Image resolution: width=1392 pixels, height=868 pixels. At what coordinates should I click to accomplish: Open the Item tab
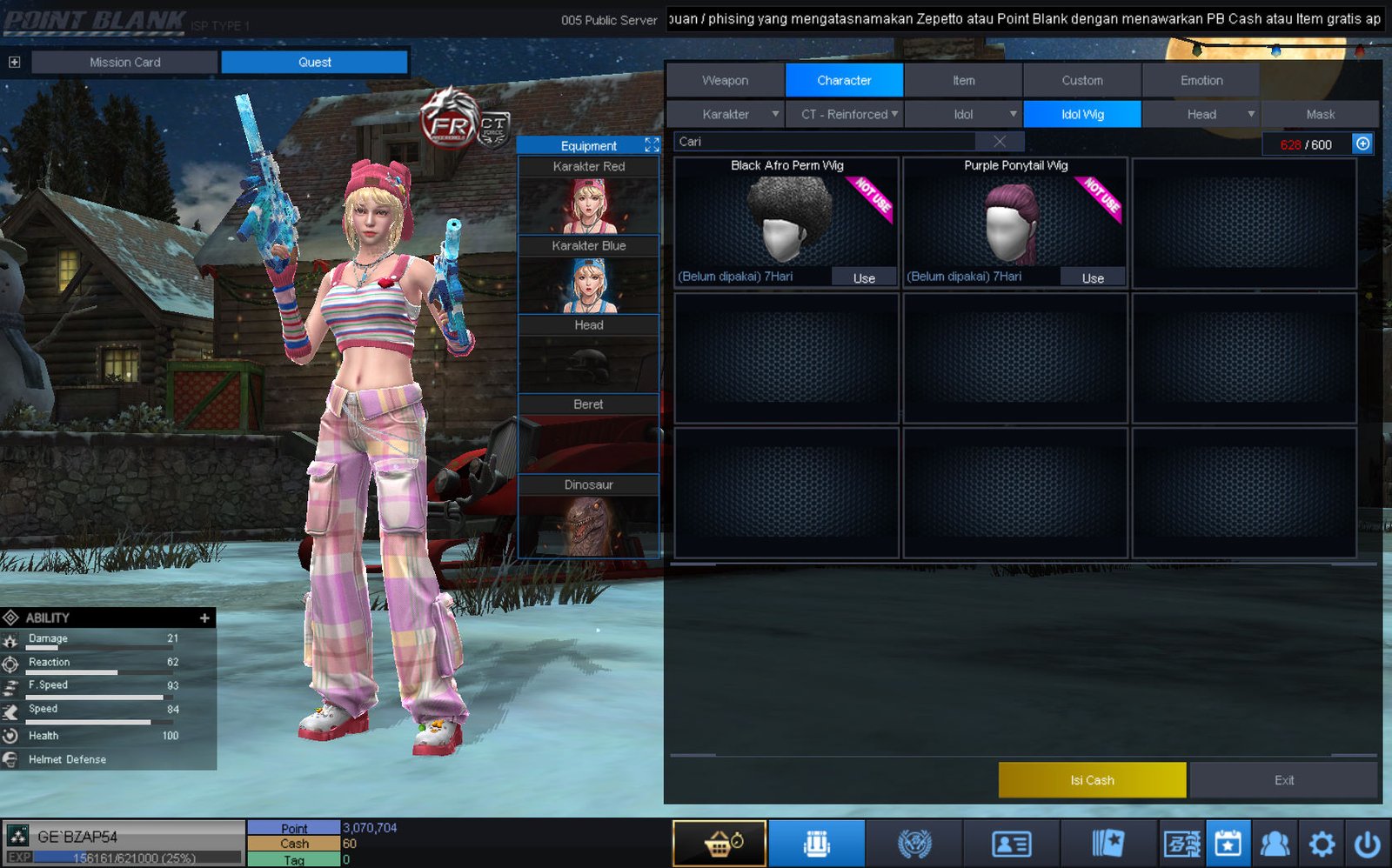963,80
